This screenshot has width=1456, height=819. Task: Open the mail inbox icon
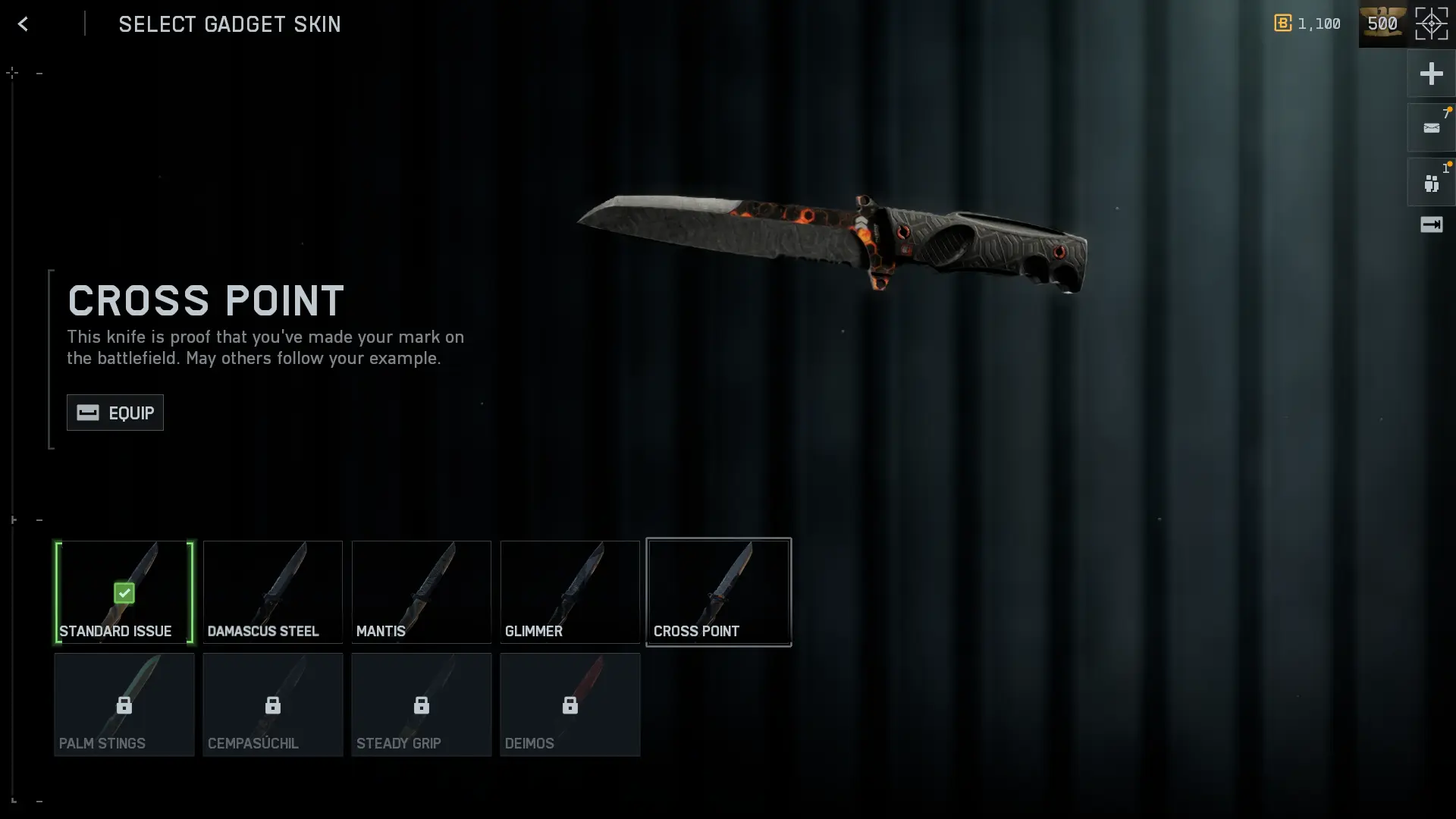1431,128
